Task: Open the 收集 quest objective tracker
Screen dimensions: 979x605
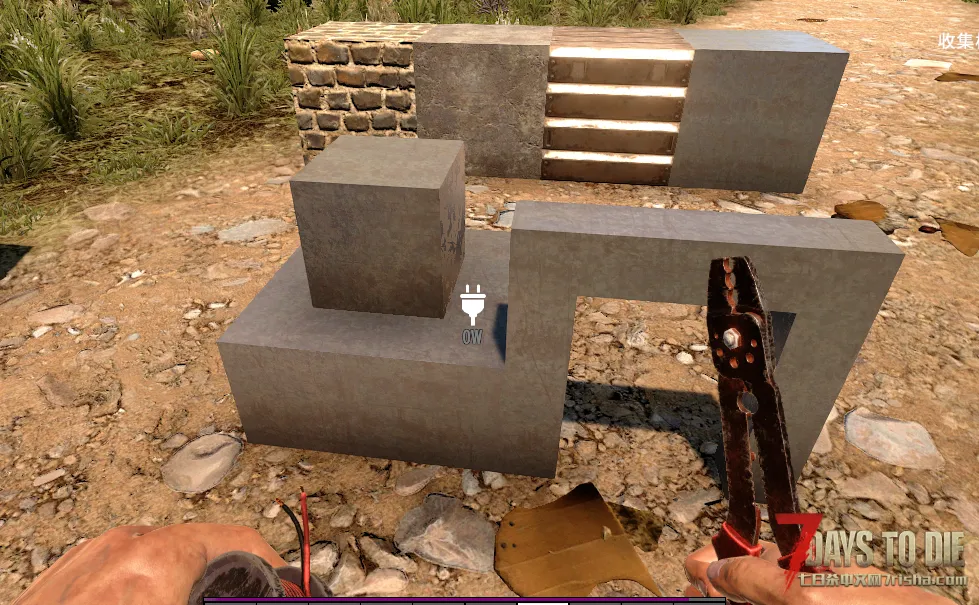Action: point(957,41)
